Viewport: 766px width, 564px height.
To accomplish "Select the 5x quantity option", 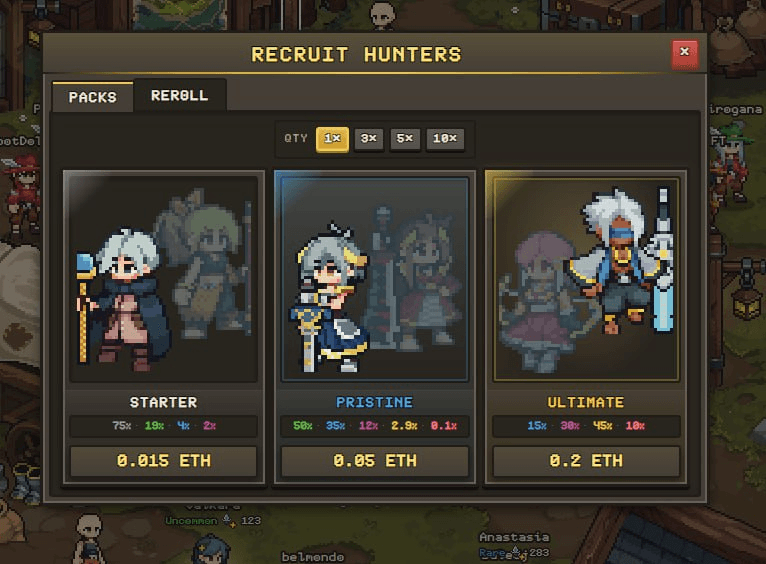I will 404,139.
